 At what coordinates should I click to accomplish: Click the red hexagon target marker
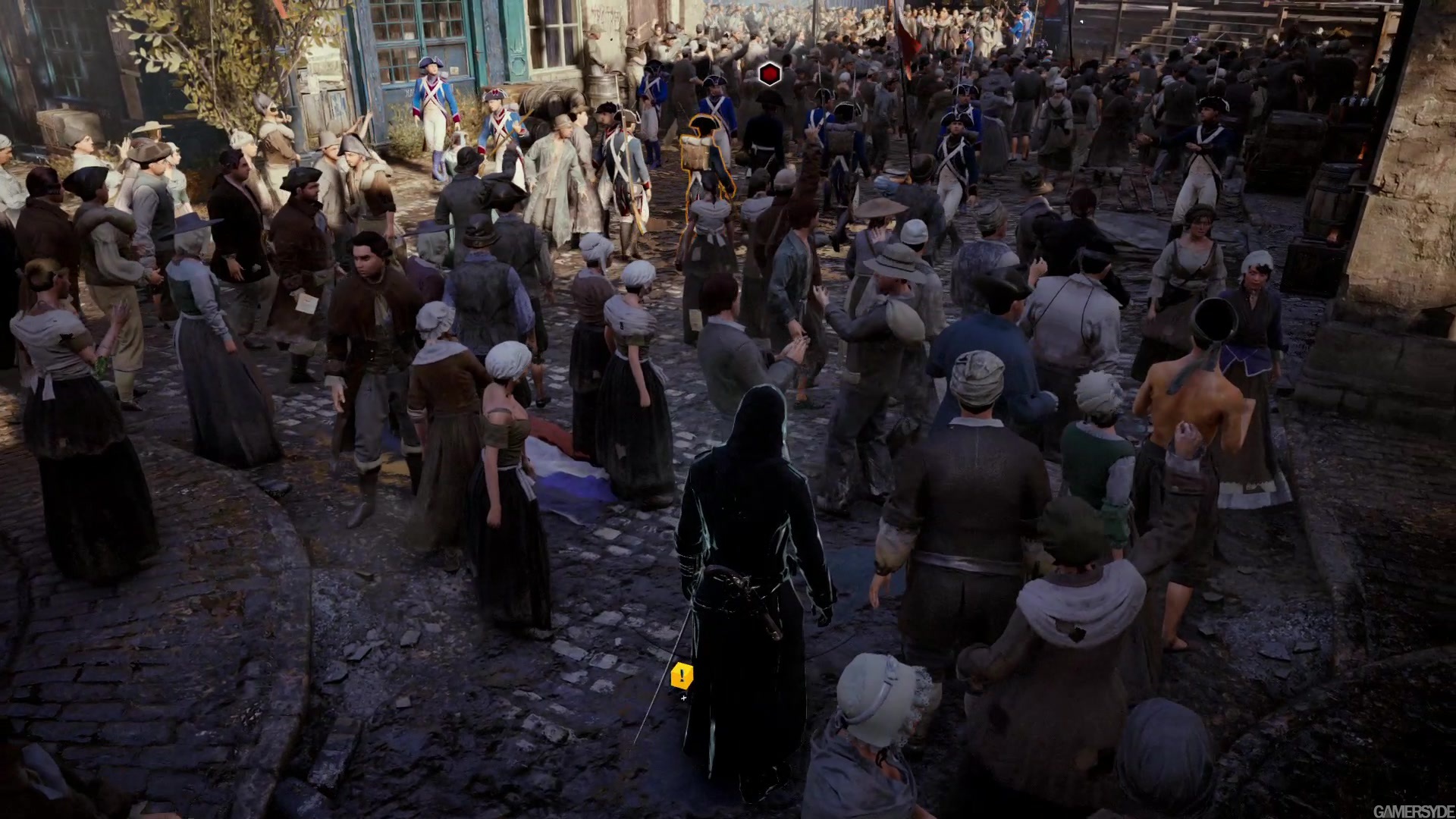coord(770,74)
